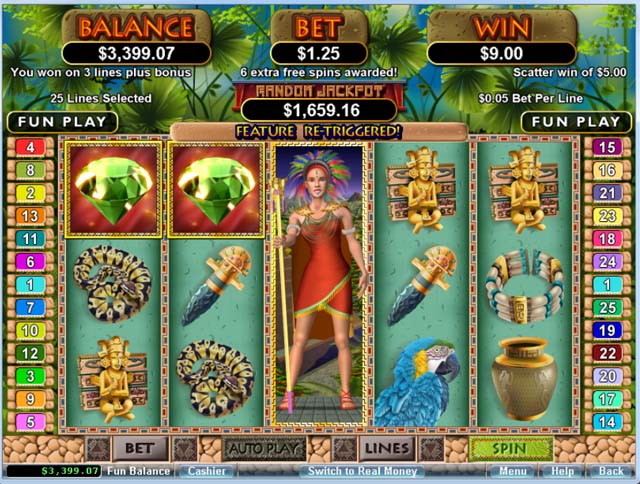
Task: Choose payline number 13
Action: coord(30,216)
